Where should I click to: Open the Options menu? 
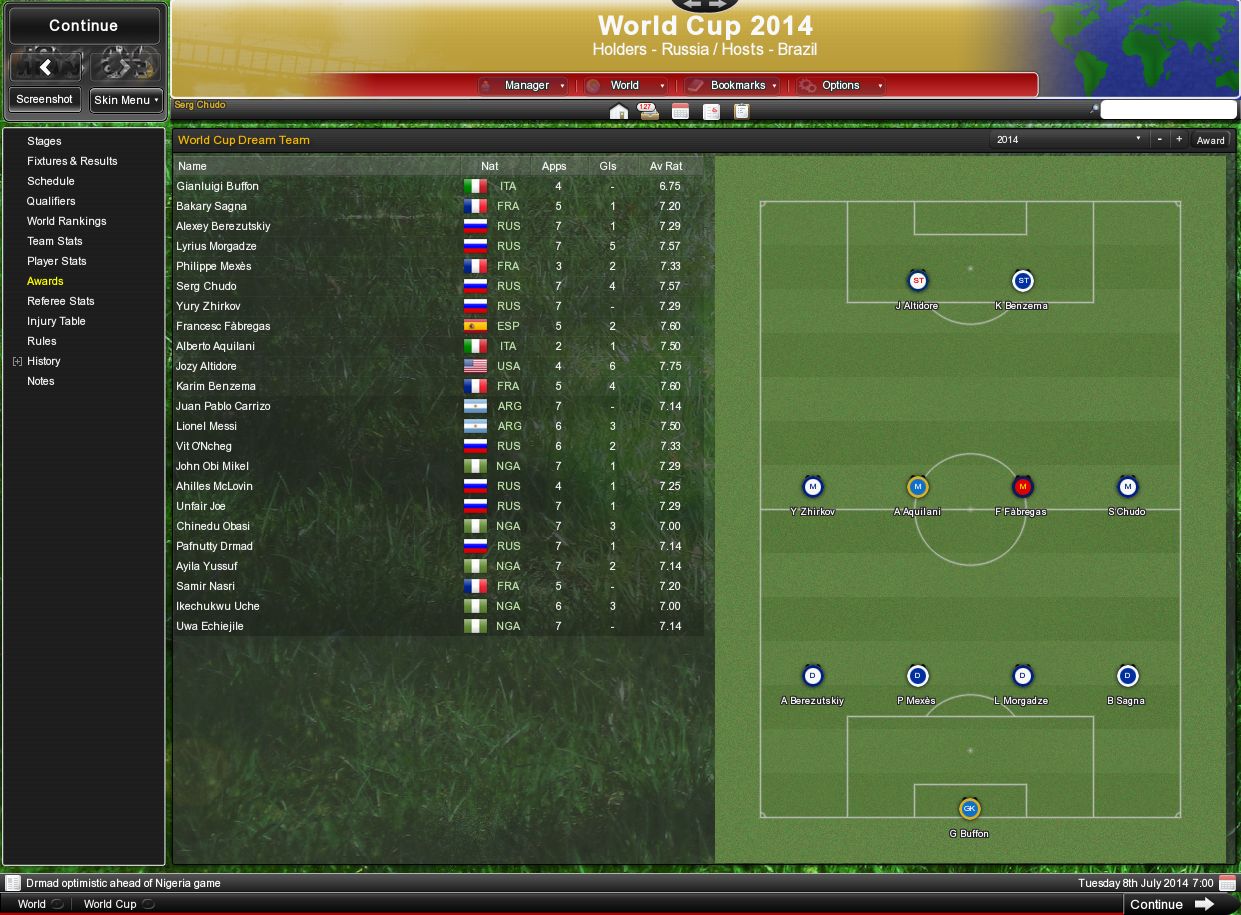pyautogui.click(x=840, y=86)
